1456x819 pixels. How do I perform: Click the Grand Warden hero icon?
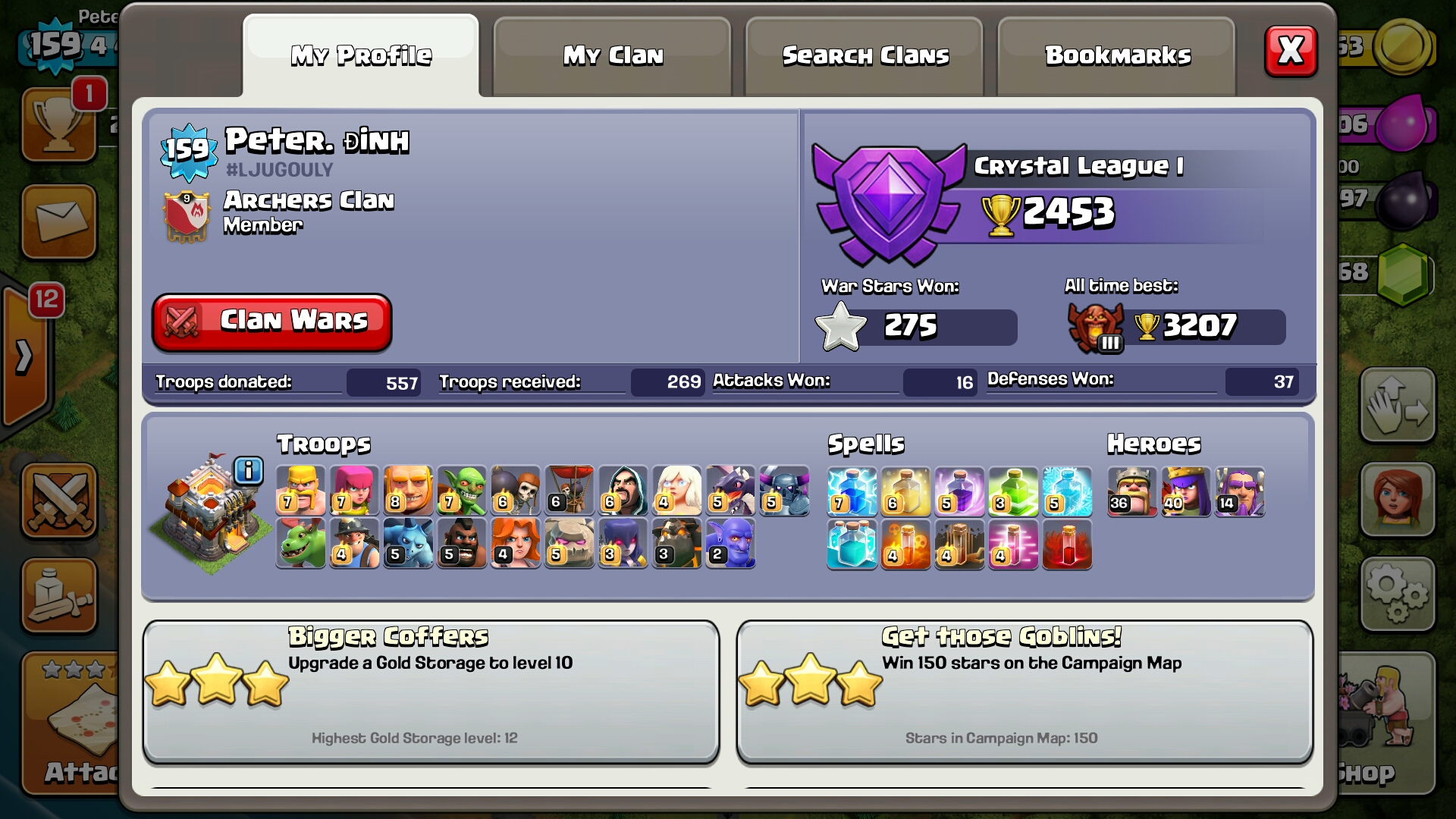[1239, 491]
